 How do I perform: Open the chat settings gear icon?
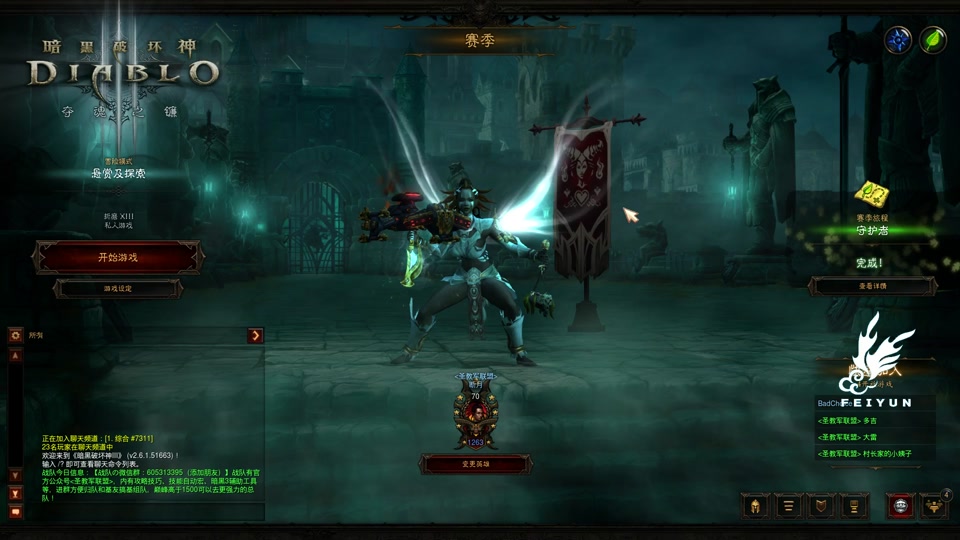click(16, 336)
